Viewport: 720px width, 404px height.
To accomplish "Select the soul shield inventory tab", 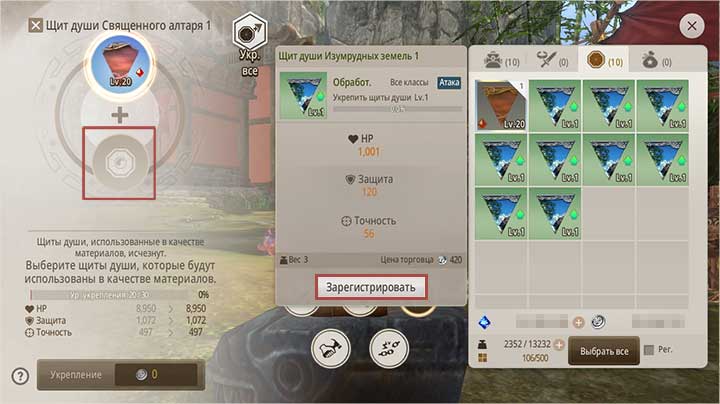I will (603, 61).
